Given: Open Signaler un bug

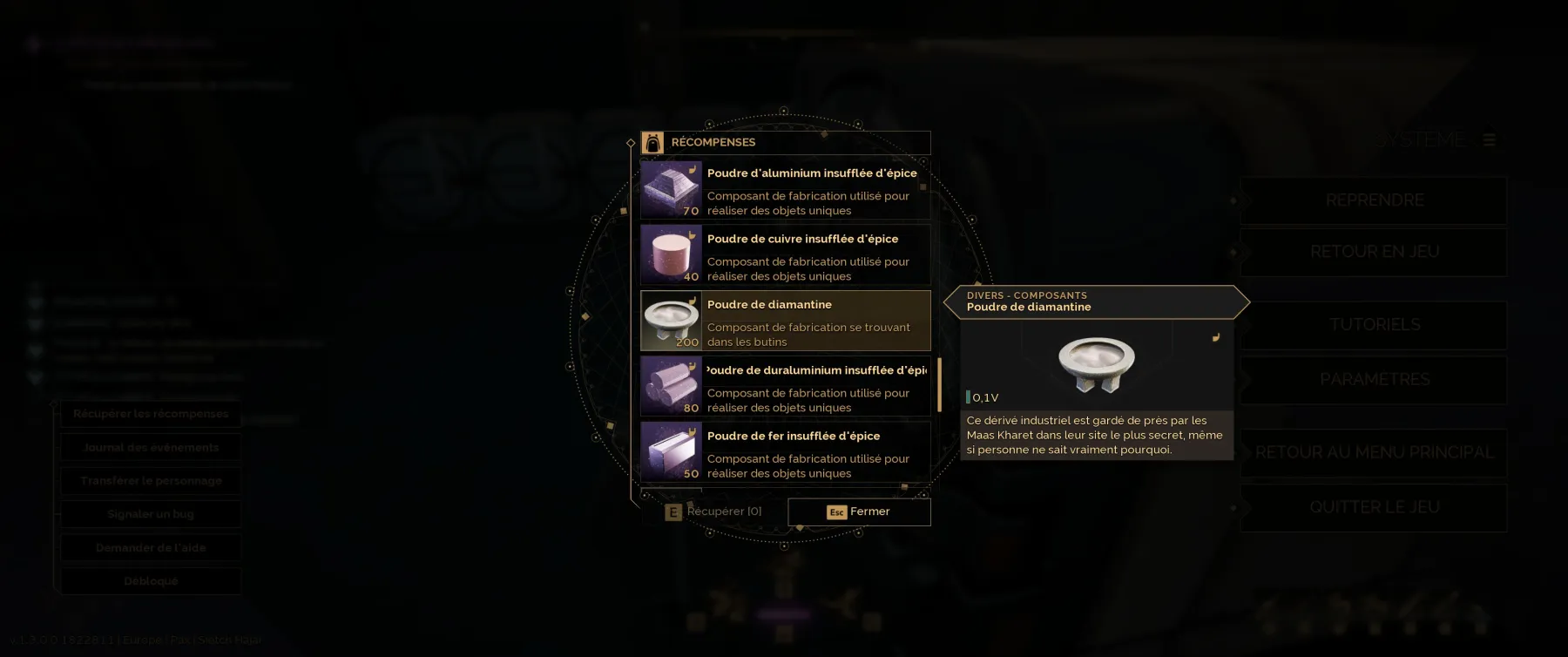Looking at the screenshot, I should point(150,514).
